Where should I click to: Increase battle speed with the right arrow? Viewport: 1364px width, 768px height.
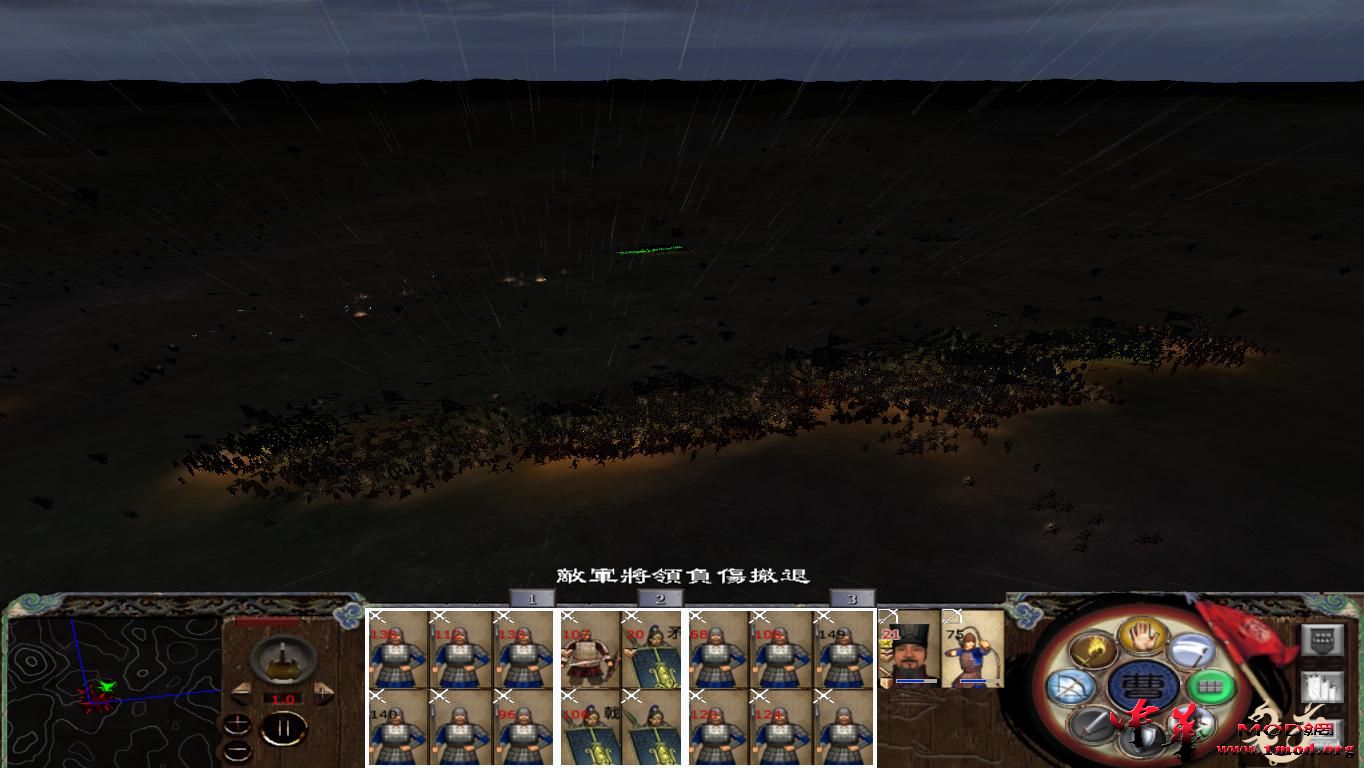click(323, 692)
